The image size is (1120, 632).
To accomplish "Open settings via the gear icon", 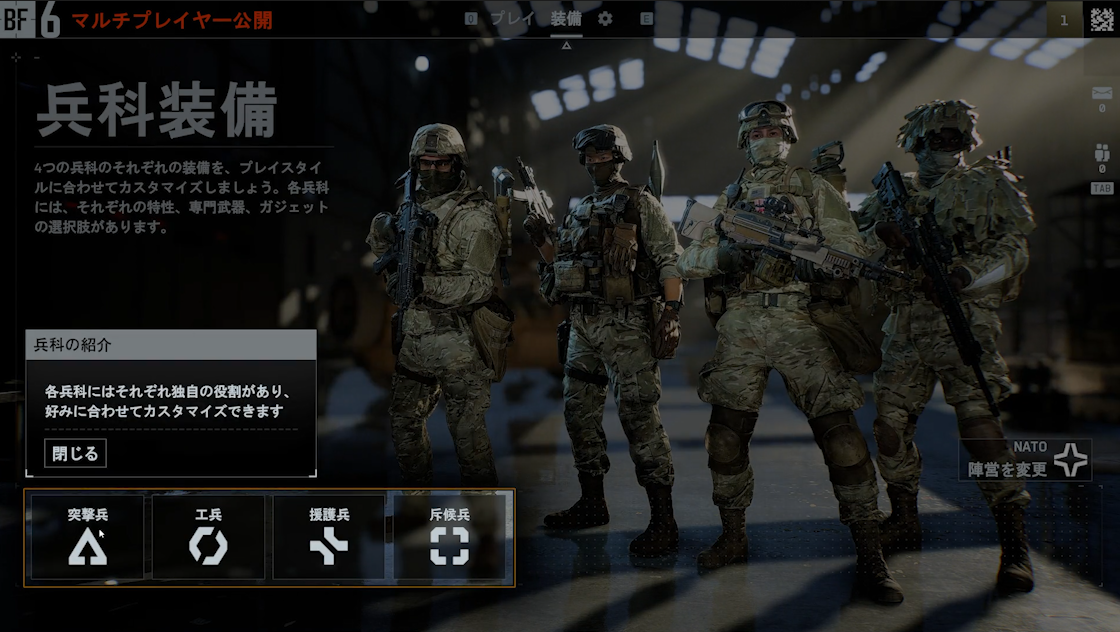I will coord(605,19).
